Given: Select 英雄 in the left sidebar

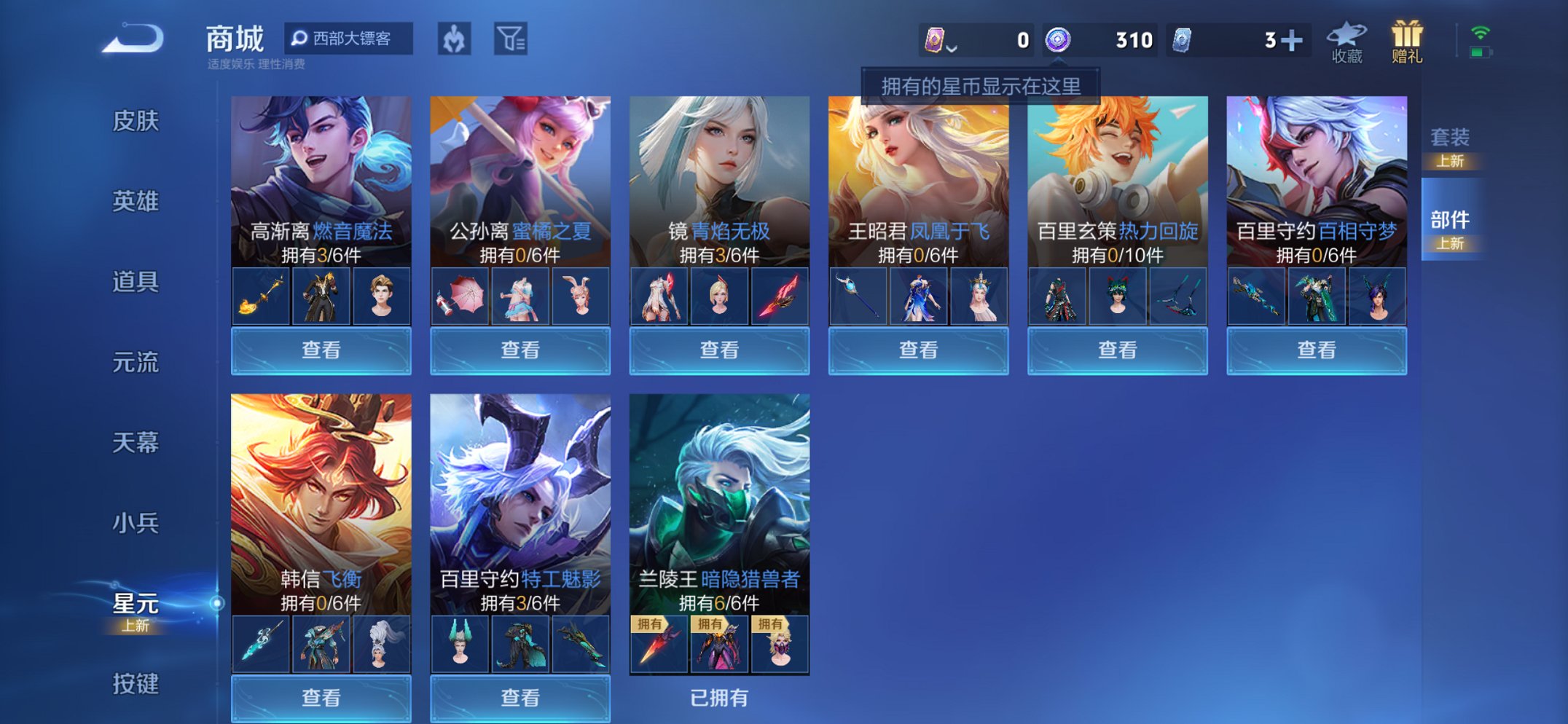Looking at the screenshot, I should pos(135,202).
